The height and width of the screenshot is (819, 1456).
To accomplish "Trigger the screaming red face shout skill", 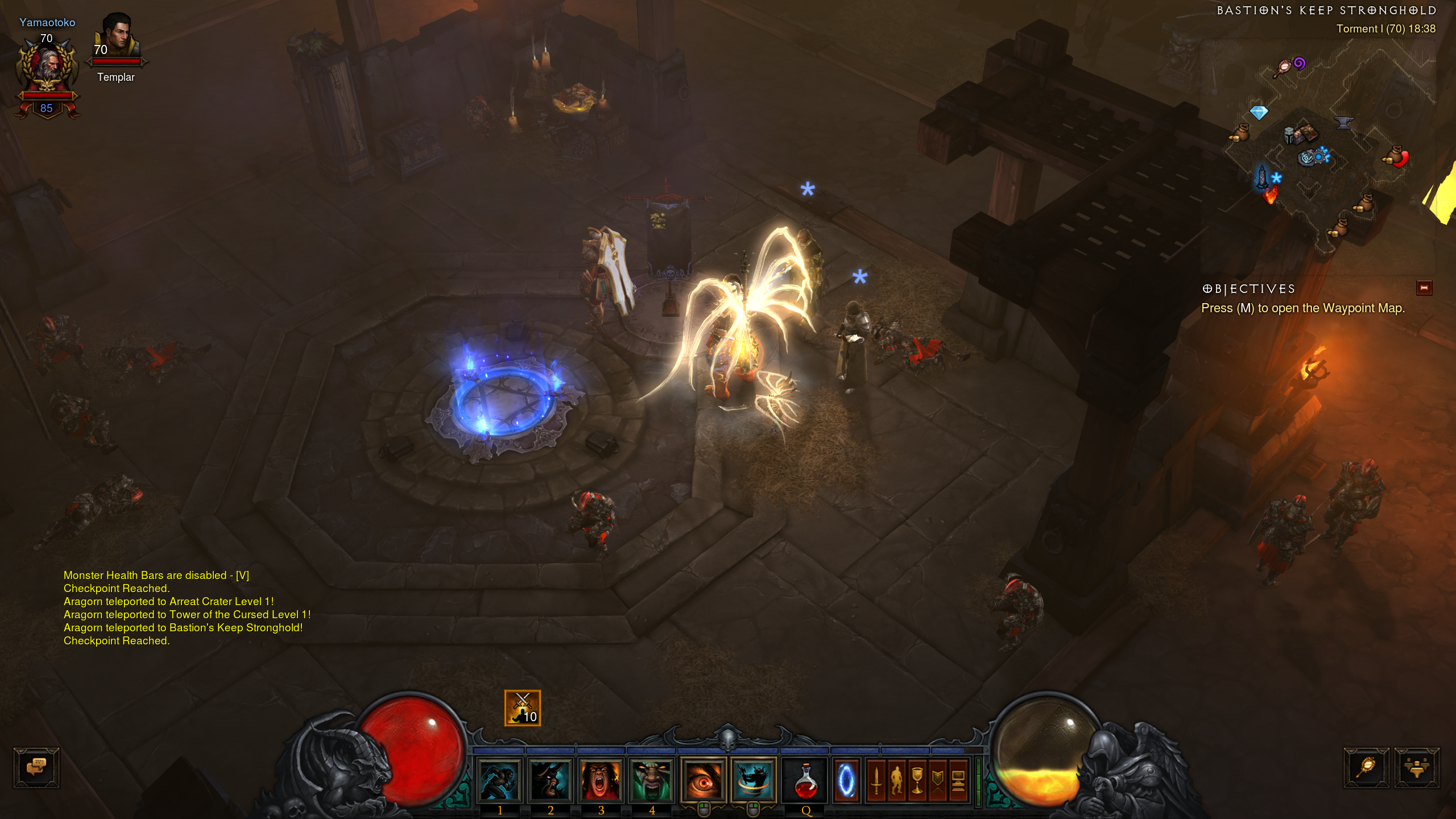I will tap(601, 780).
